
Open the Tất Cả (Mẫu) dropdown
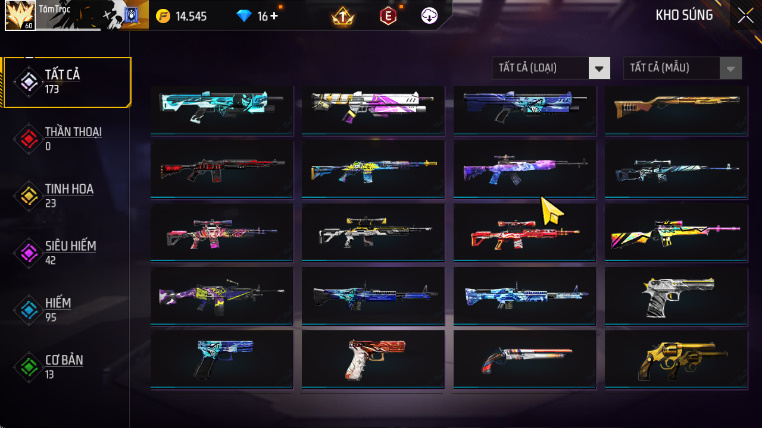tap(683, 68)
